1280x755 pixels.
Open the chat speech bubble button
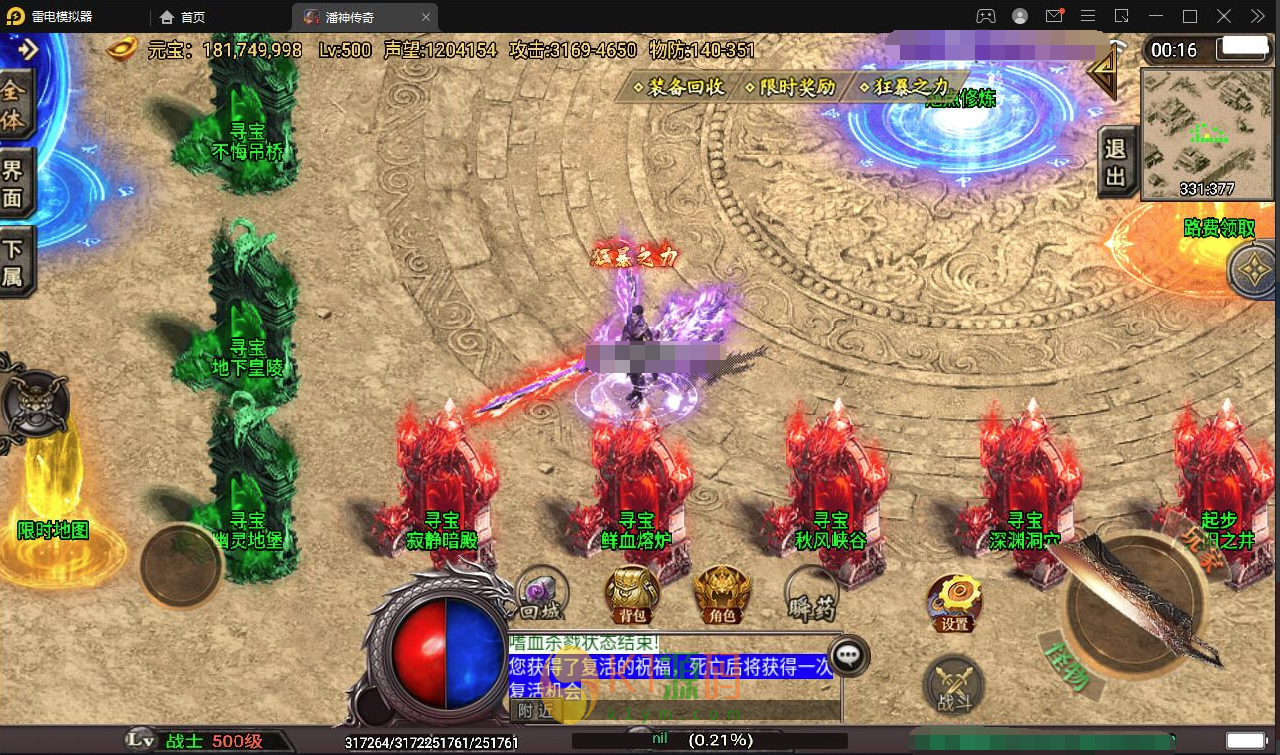click(x=850, y=656)
